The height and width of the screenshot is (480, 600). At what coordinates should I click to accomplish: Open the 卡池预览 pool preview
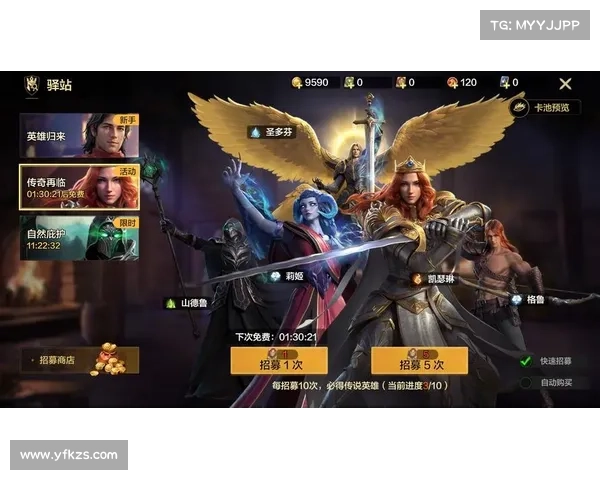pyautogui.click(x=545, y=107)
